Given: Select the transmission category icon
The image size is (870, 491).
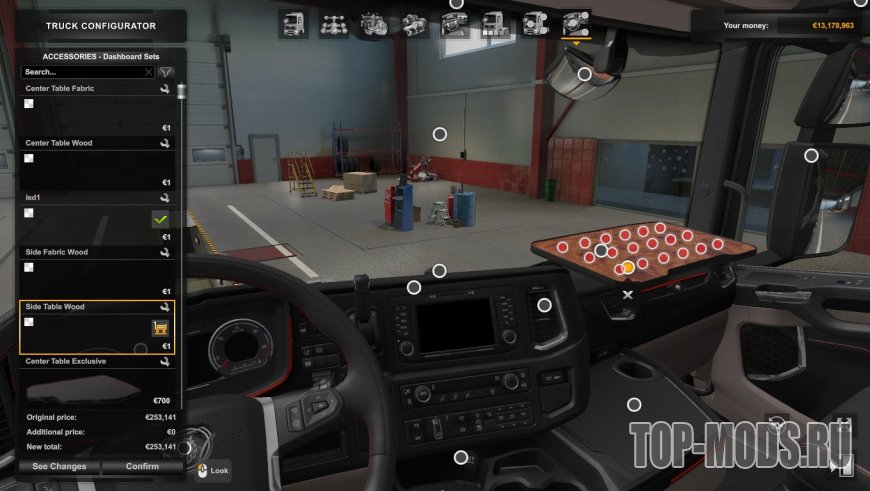Looking at the screenshot, I should pos(414,23).
